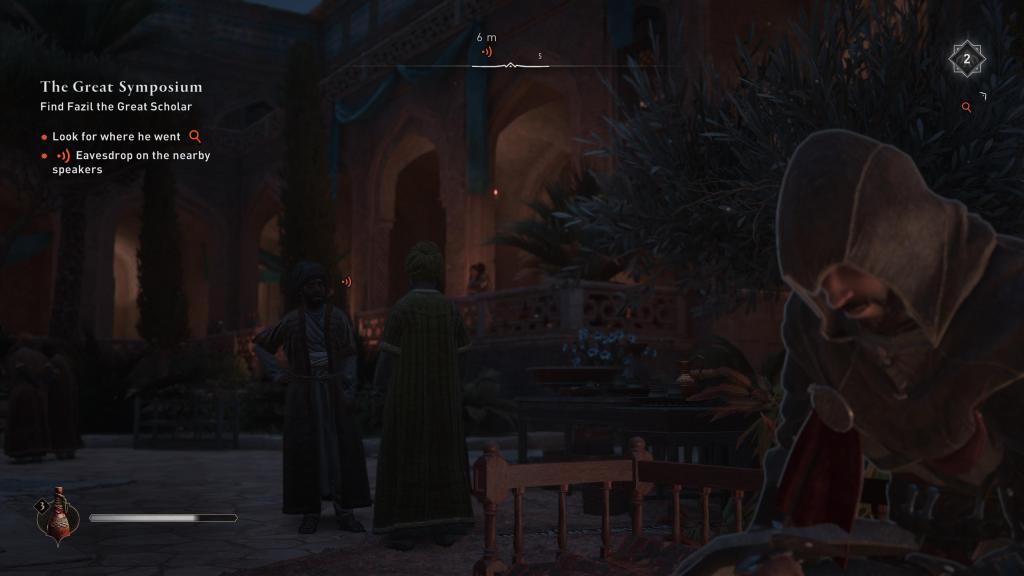Select the elixir flask item icon
The image size is (1024, 576).
click(x=59, y=516)
